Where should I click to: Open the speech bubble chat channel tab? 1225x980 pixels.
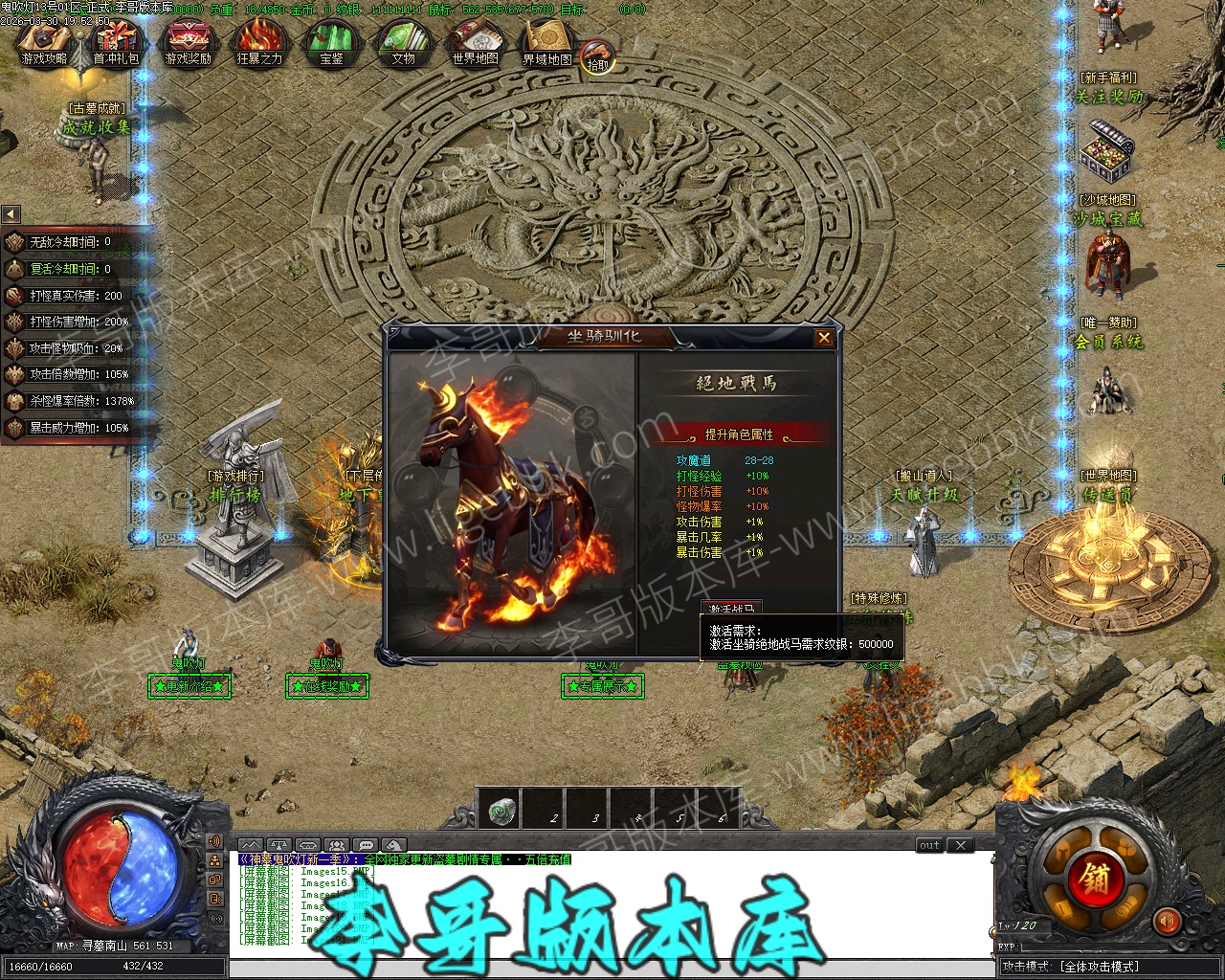coord(365,845)
